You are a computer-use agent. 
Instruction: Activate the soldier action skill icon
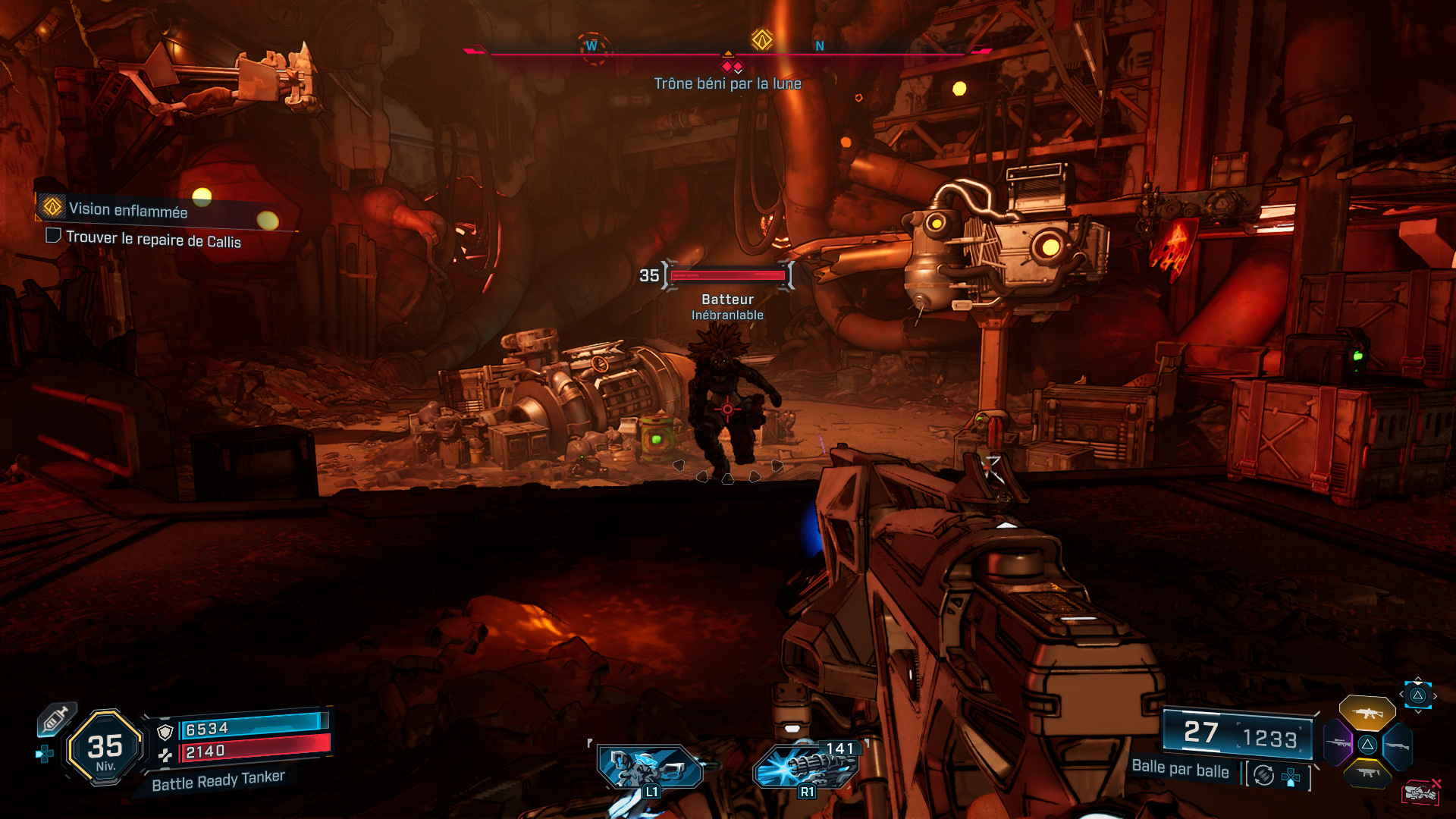tap(649, 767)
